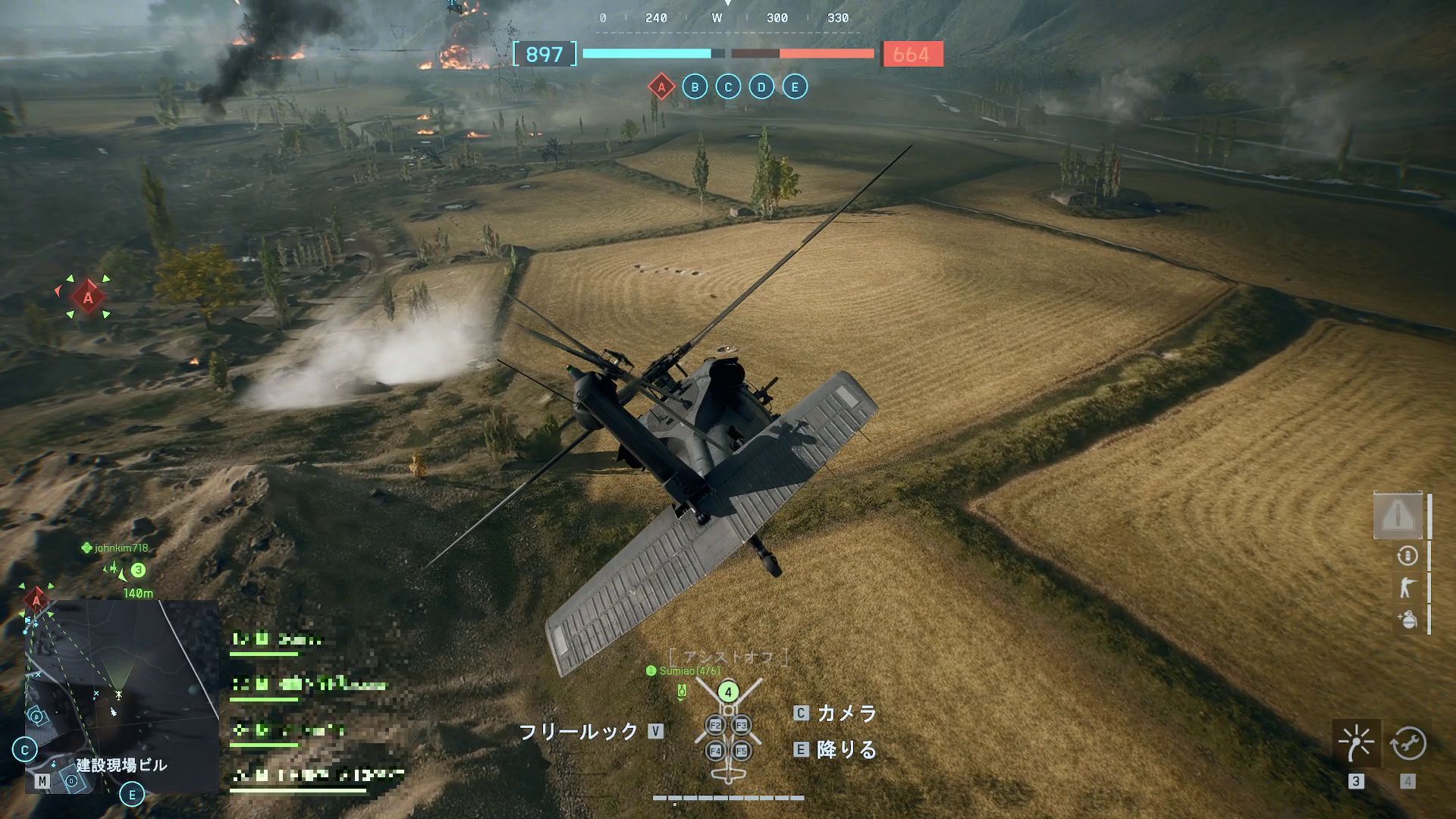Click the 建設現場ビル minimap label
This screenshot has width=1456, height=819.
click(x=121, y=767)
